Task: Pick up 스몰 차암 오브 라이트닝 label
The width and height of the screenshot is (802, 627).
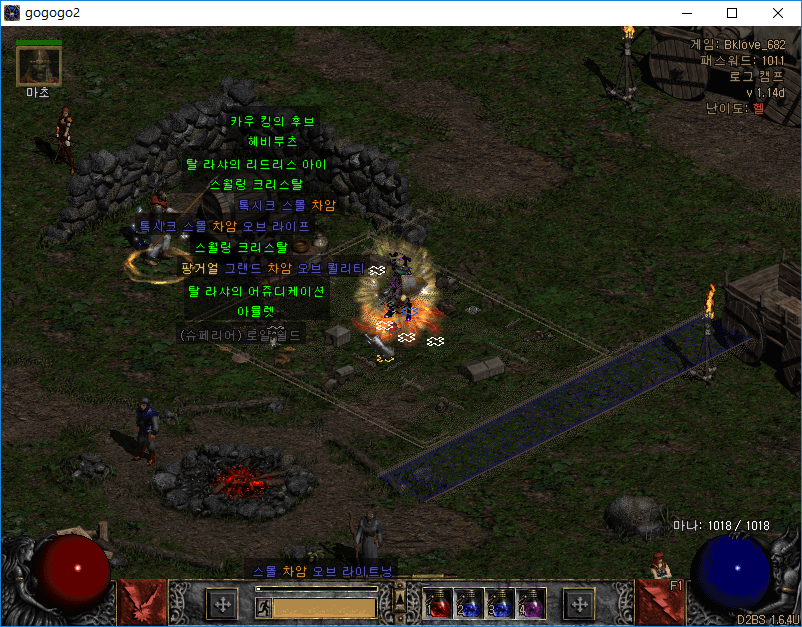Action: click(x=322, y=571)
